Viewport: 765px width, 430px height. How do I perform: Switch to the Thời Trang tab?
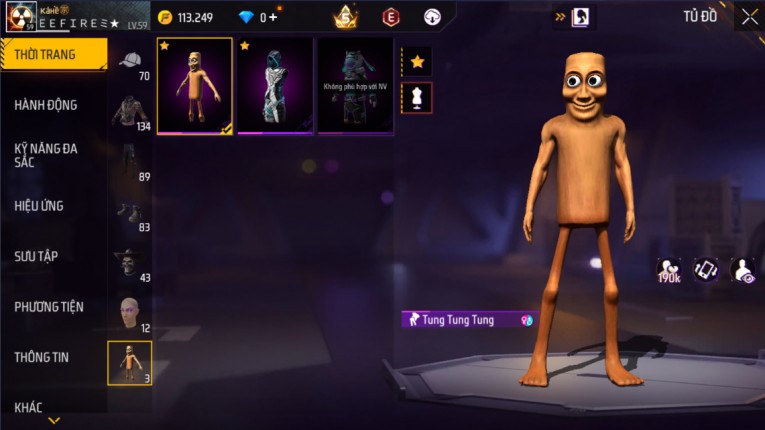tap(52, 54)
